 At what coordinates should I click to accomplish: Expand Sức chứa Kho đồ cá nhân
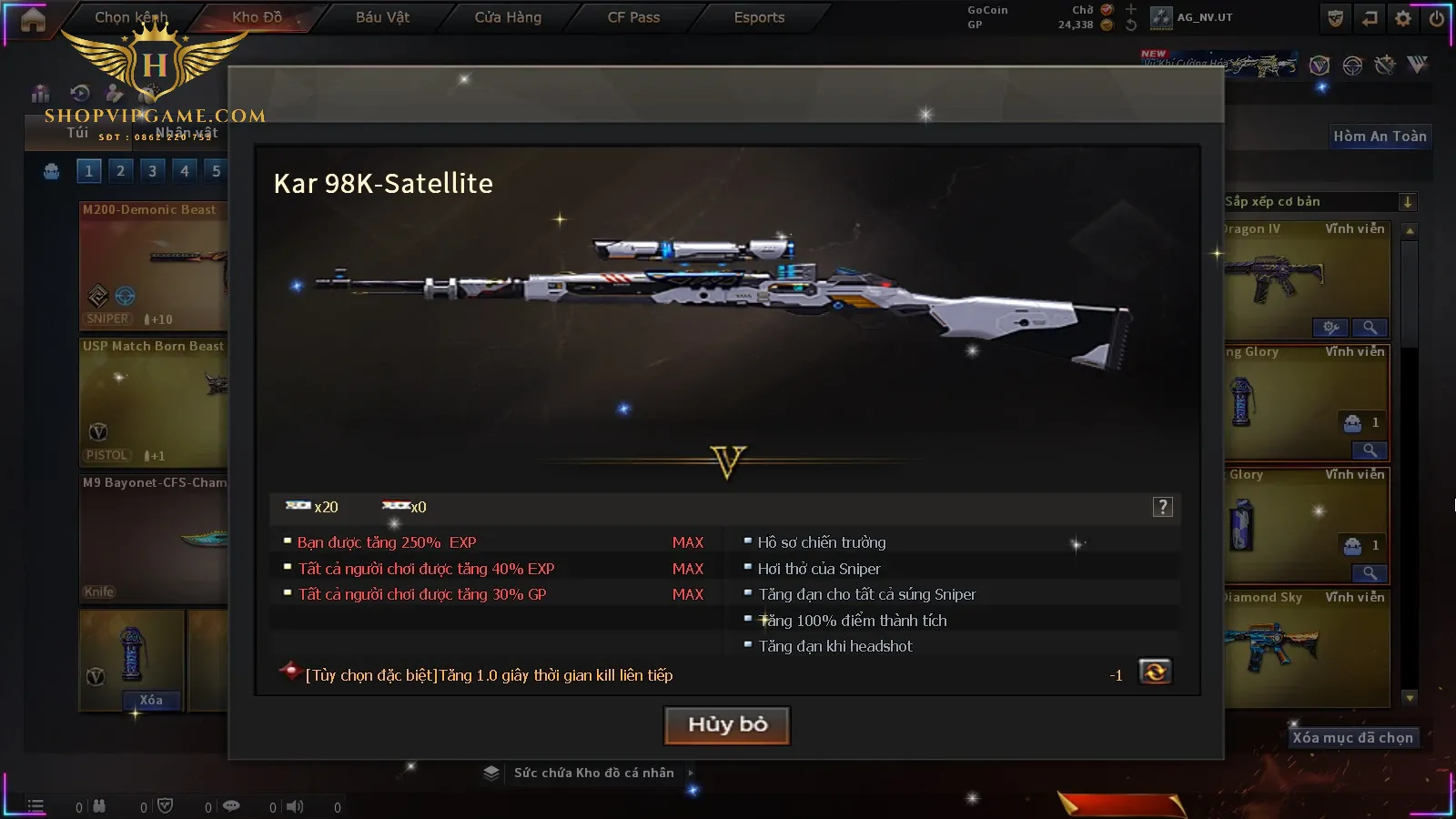[593, 773]
